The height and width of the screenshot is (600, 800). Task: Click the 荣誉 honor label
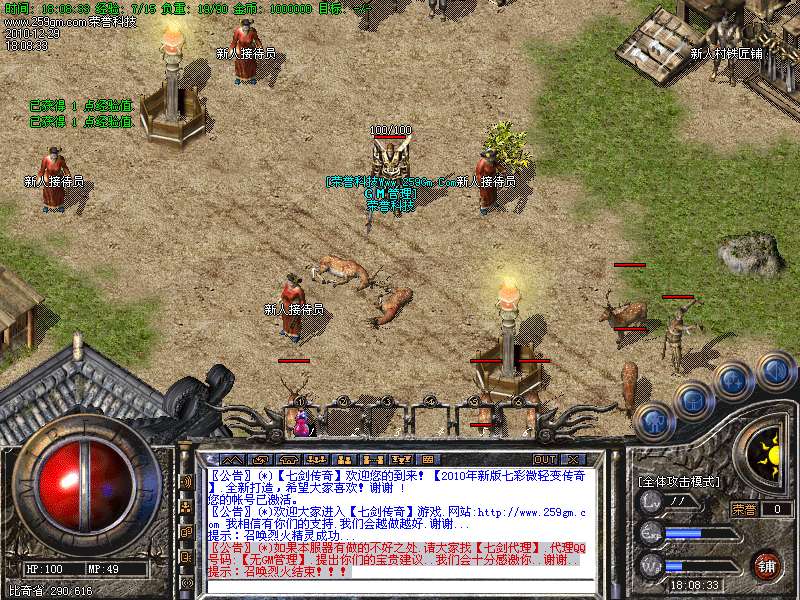point(744,509)
